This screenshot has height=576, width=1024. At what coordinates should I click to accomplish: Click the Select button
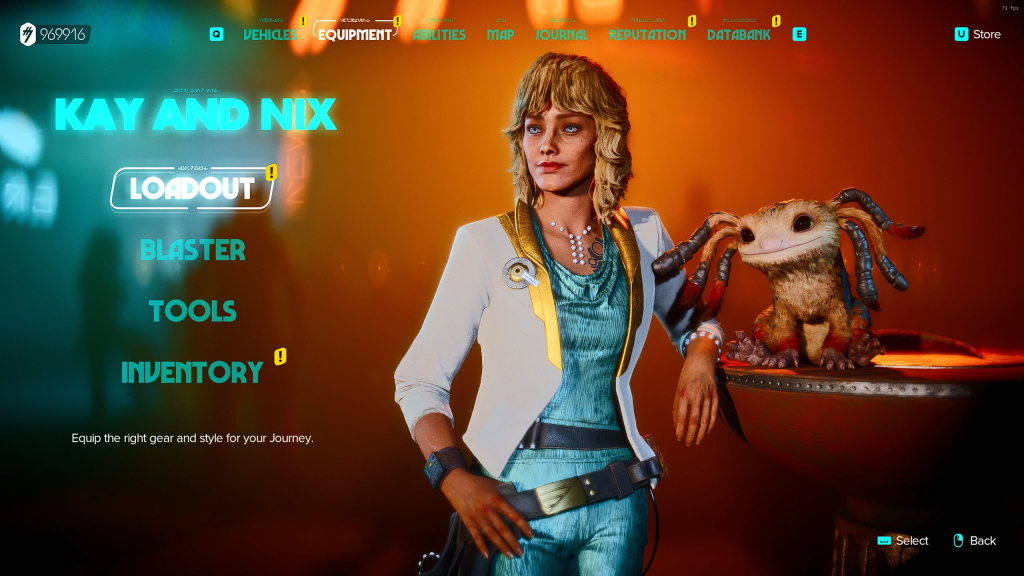[x=903, y=541]
